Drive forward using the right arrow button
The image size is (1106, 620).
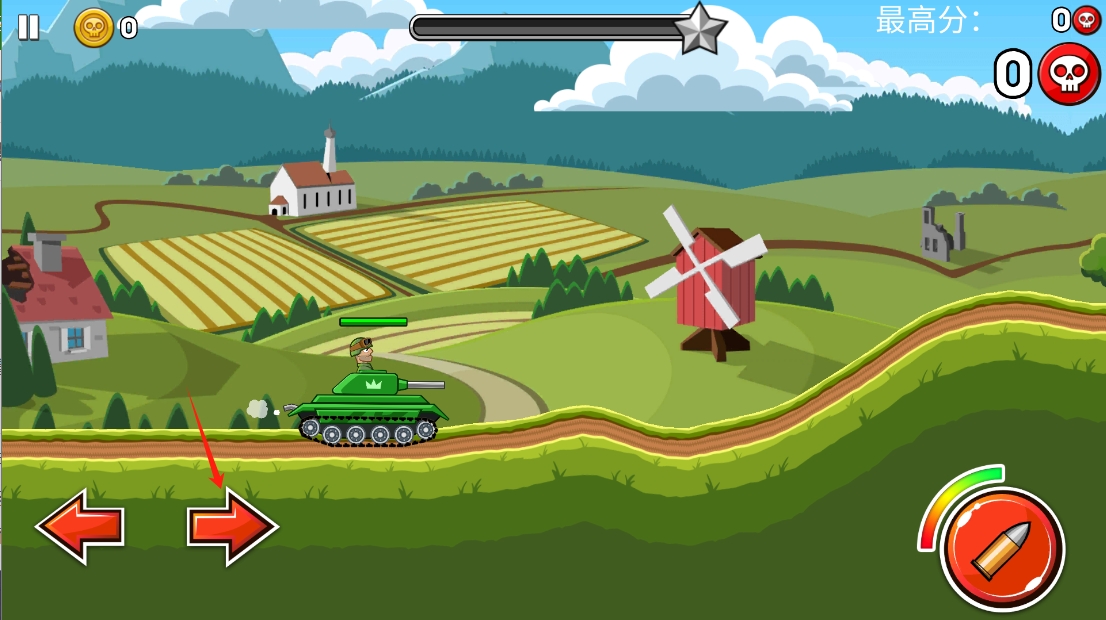click(x=232, y=525)
